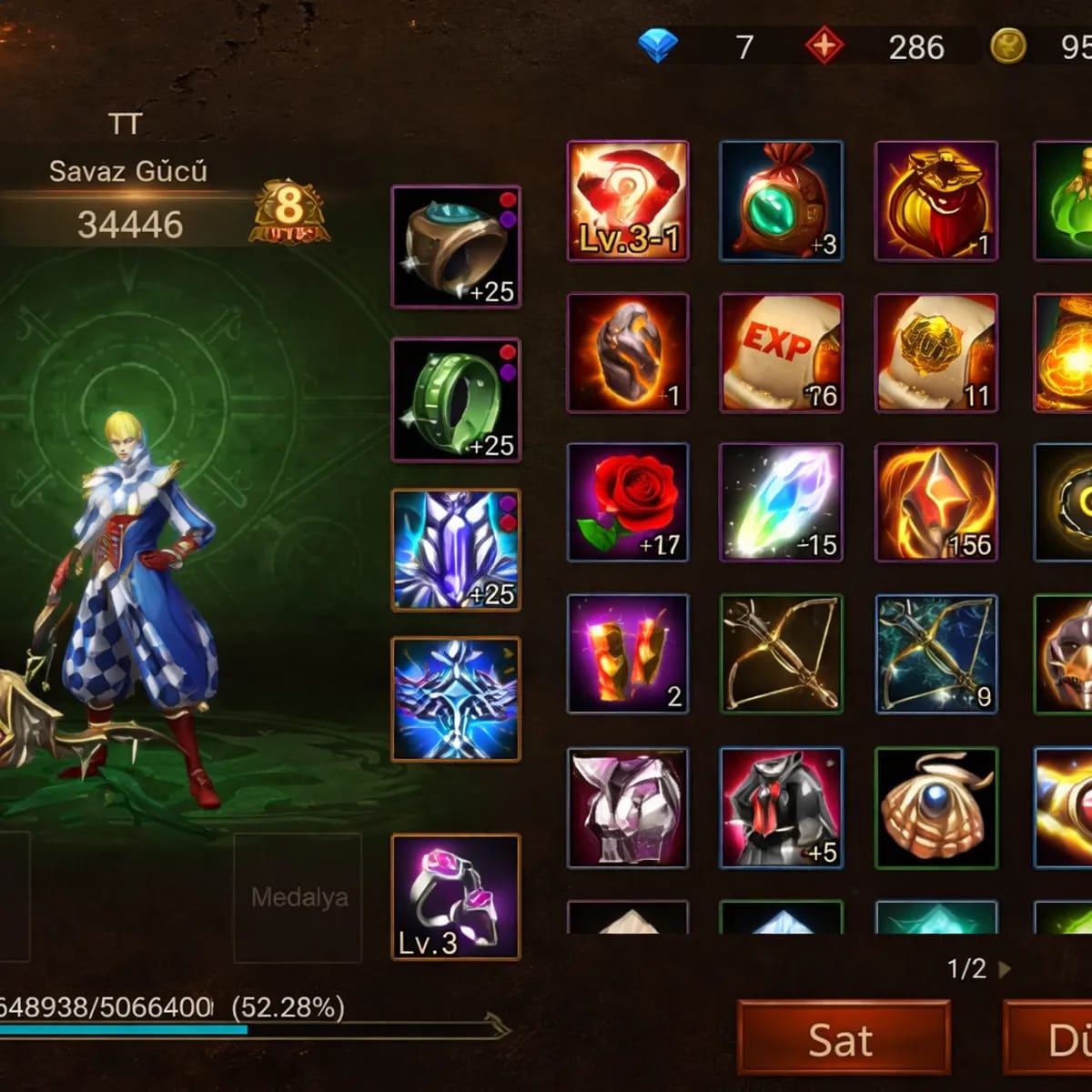Select the equipped green ring +25
This screenshot has height=1092, width=1092.
[x=456, y=400]
